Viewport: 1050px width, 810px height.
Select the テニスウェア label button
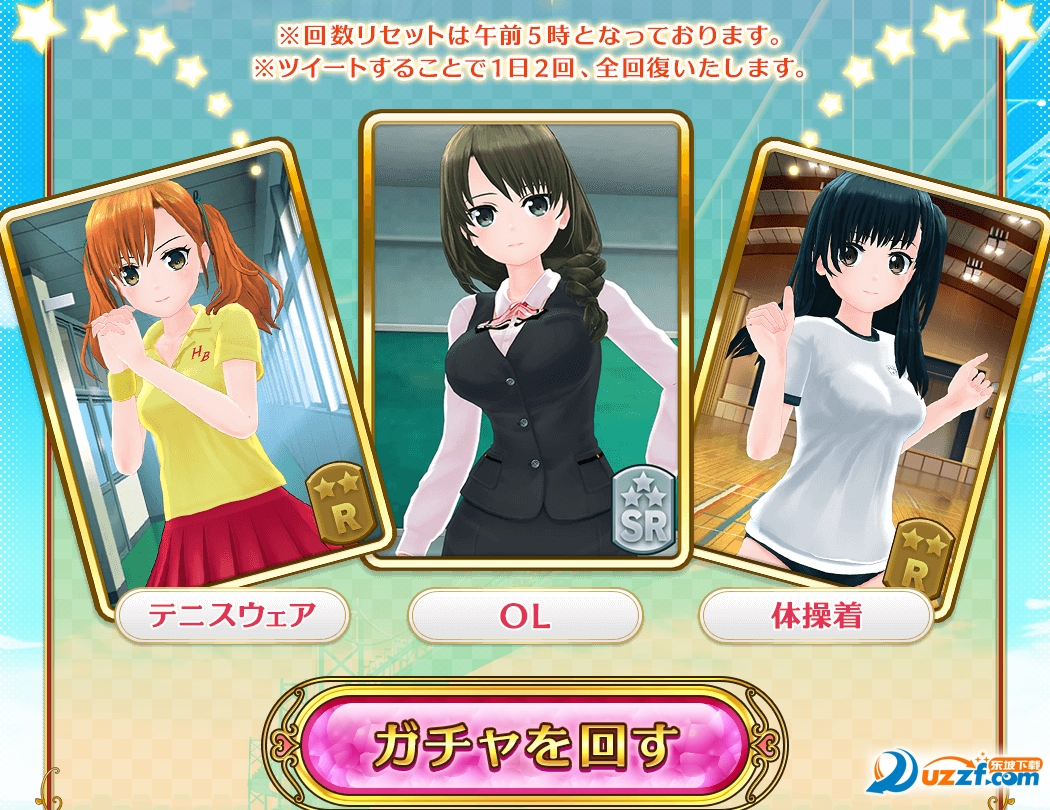232,616
